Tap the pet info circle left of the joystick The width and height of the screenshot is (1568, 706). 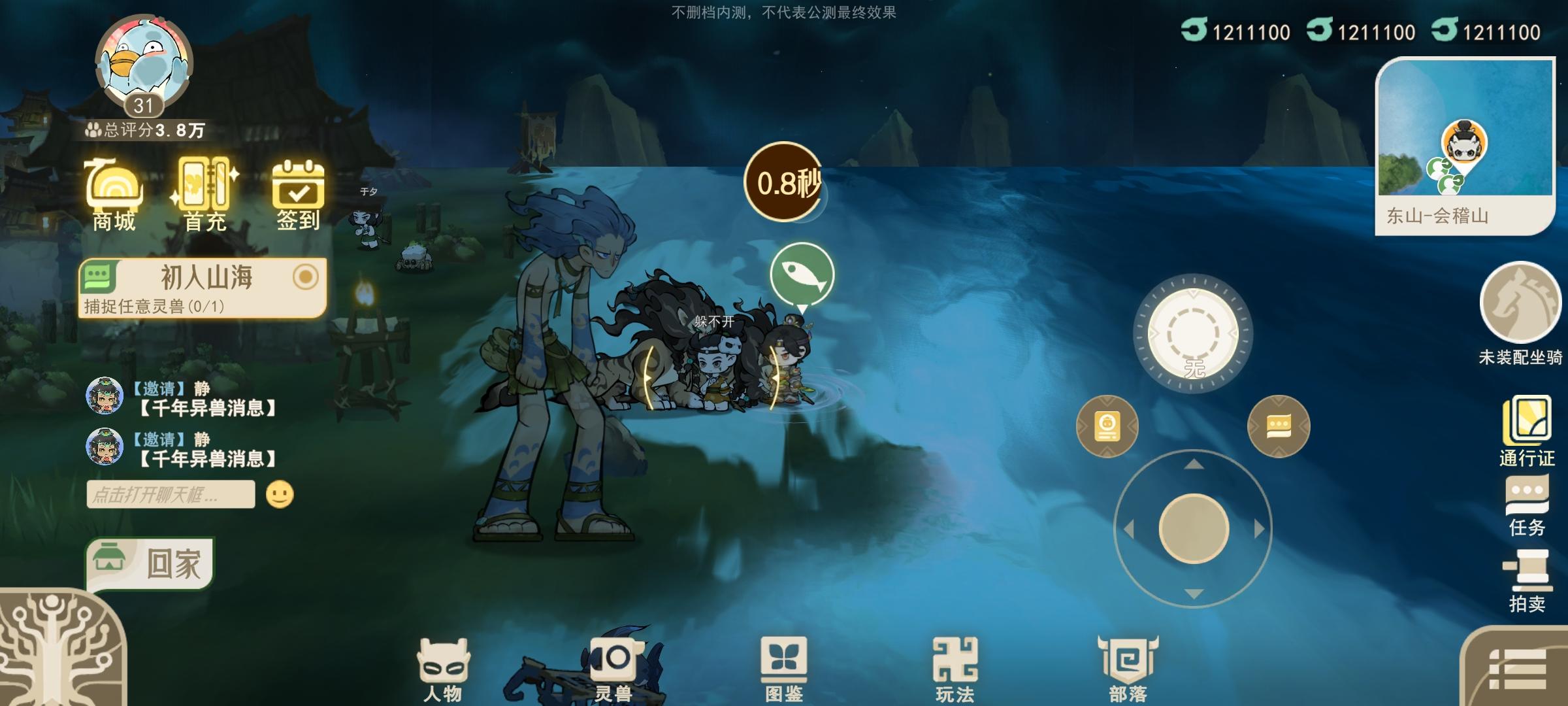tap(1107, 426)
